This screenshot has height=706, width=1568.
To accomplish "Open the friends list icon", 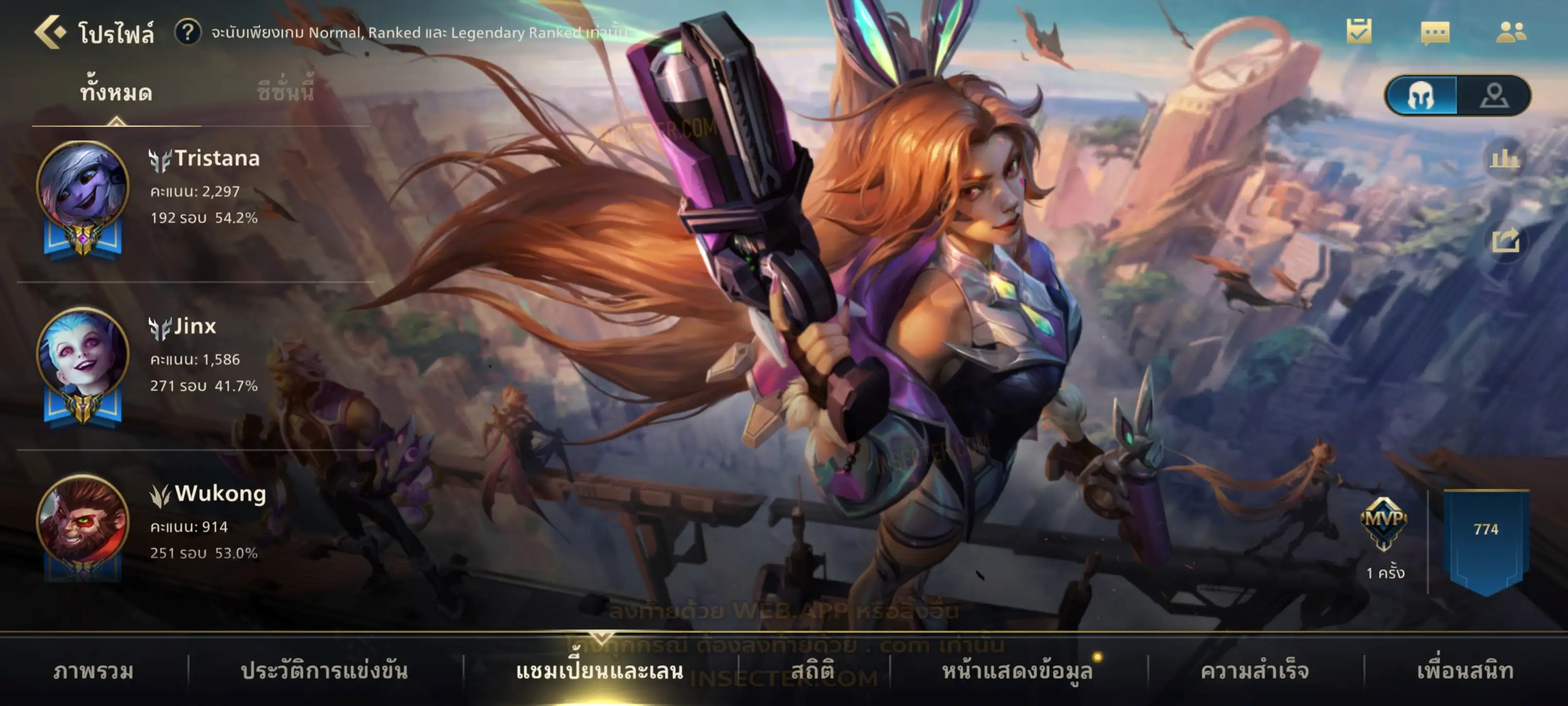I will (x=1510, y=32).
